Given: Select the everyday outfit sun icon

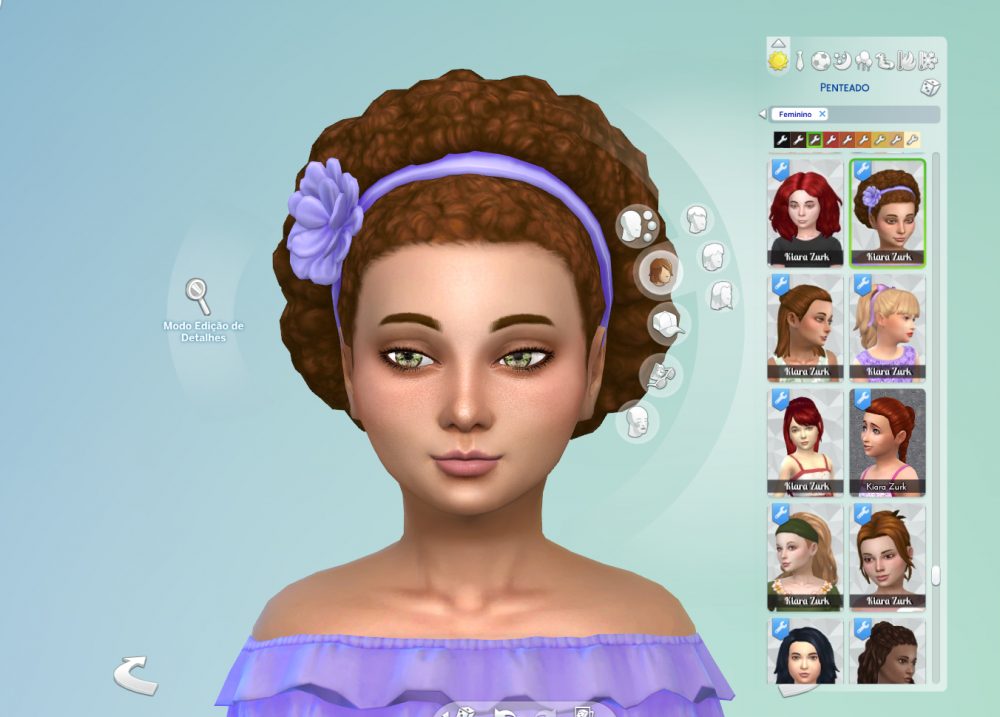Looking at the screenshot, I should pos(778,61).
